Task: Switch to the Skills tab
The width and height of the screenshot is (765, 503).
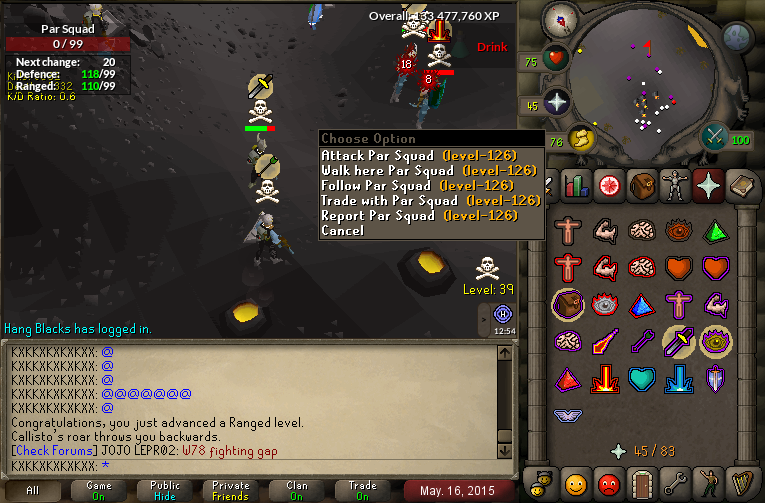Action: point(575,185)
